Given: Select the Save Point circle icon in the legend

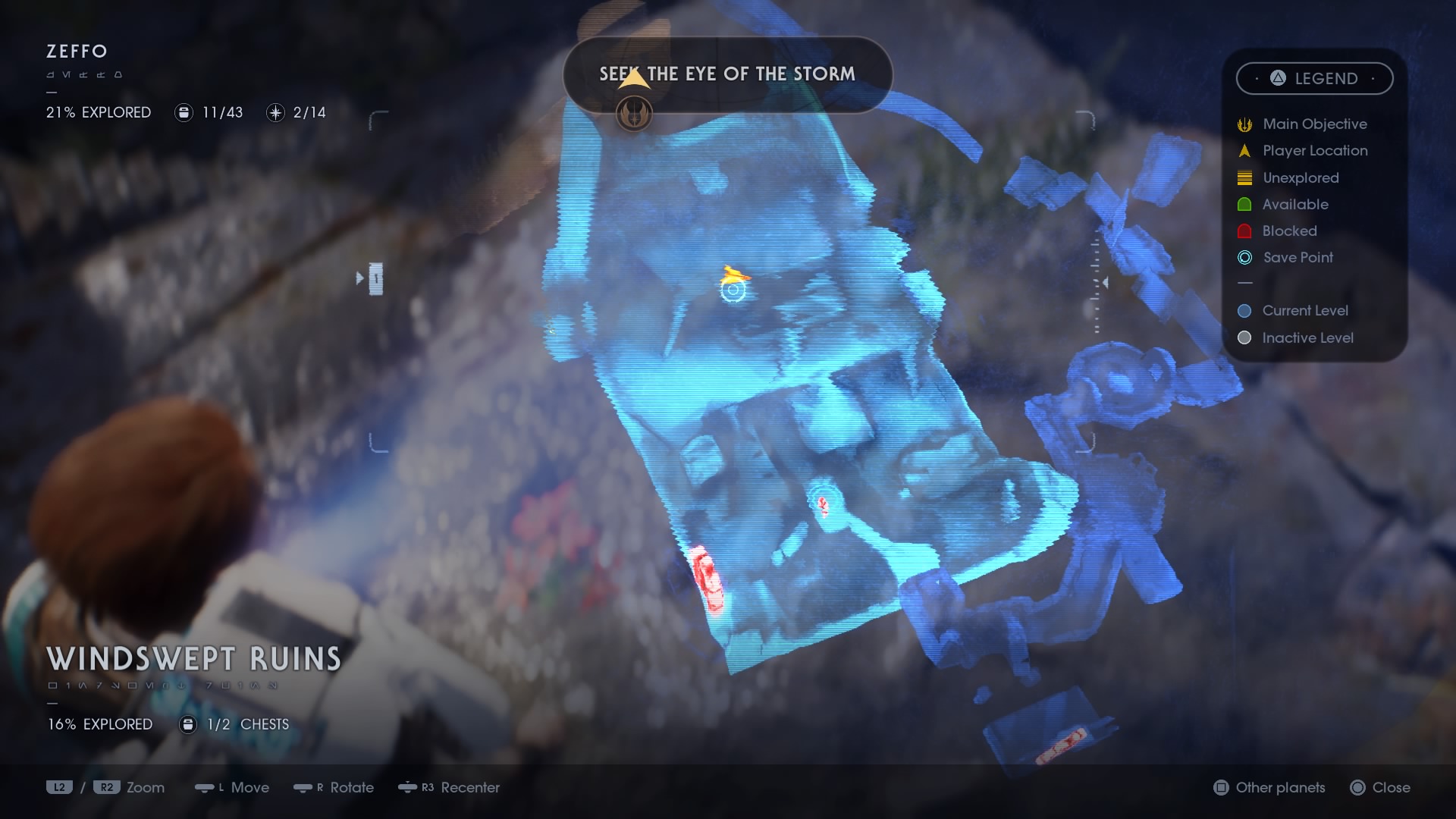Looking at the screenshot, I should [1244, 258].
